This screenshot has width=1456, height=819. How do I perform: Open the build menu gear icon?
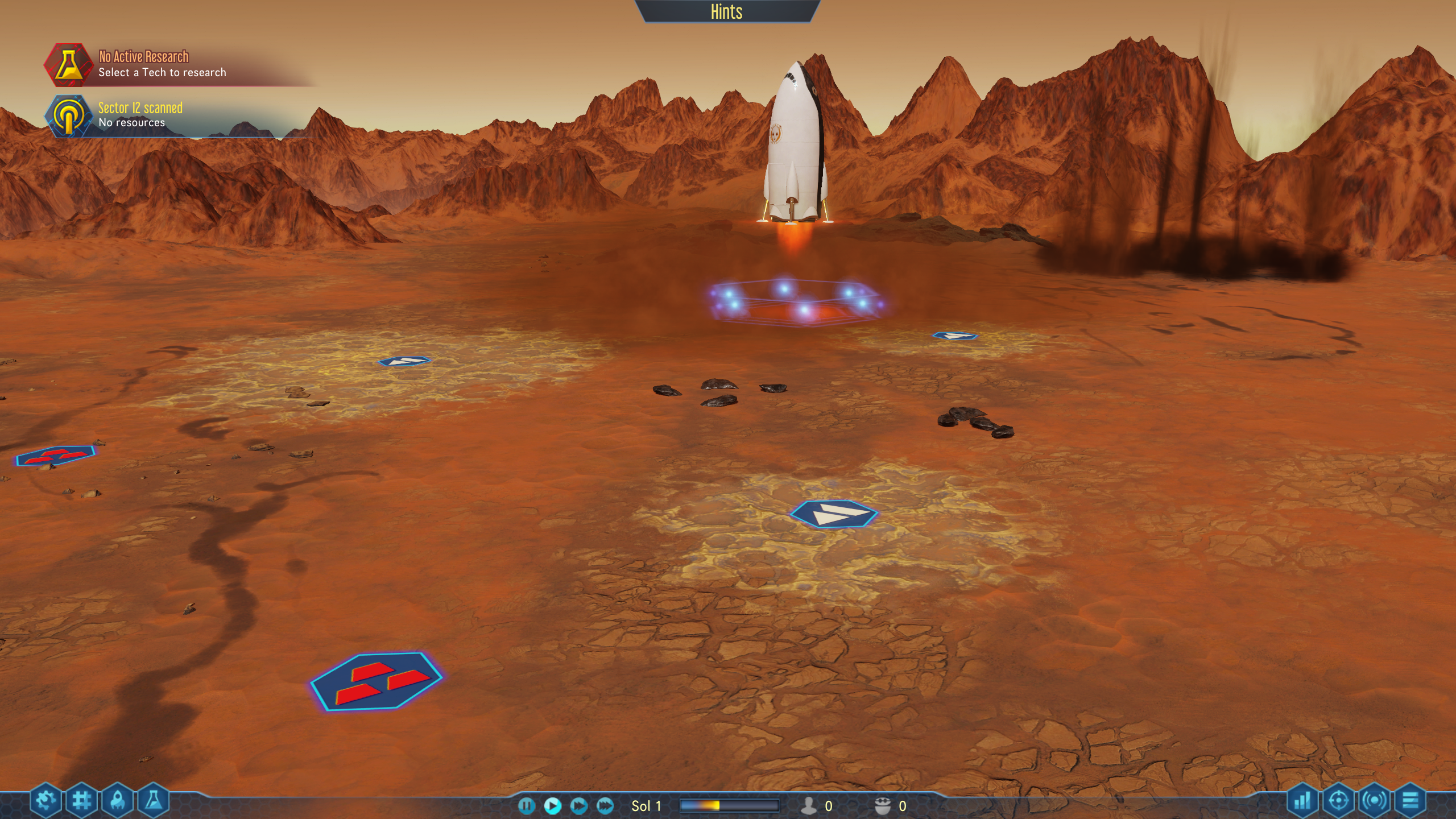coord(45,801)
